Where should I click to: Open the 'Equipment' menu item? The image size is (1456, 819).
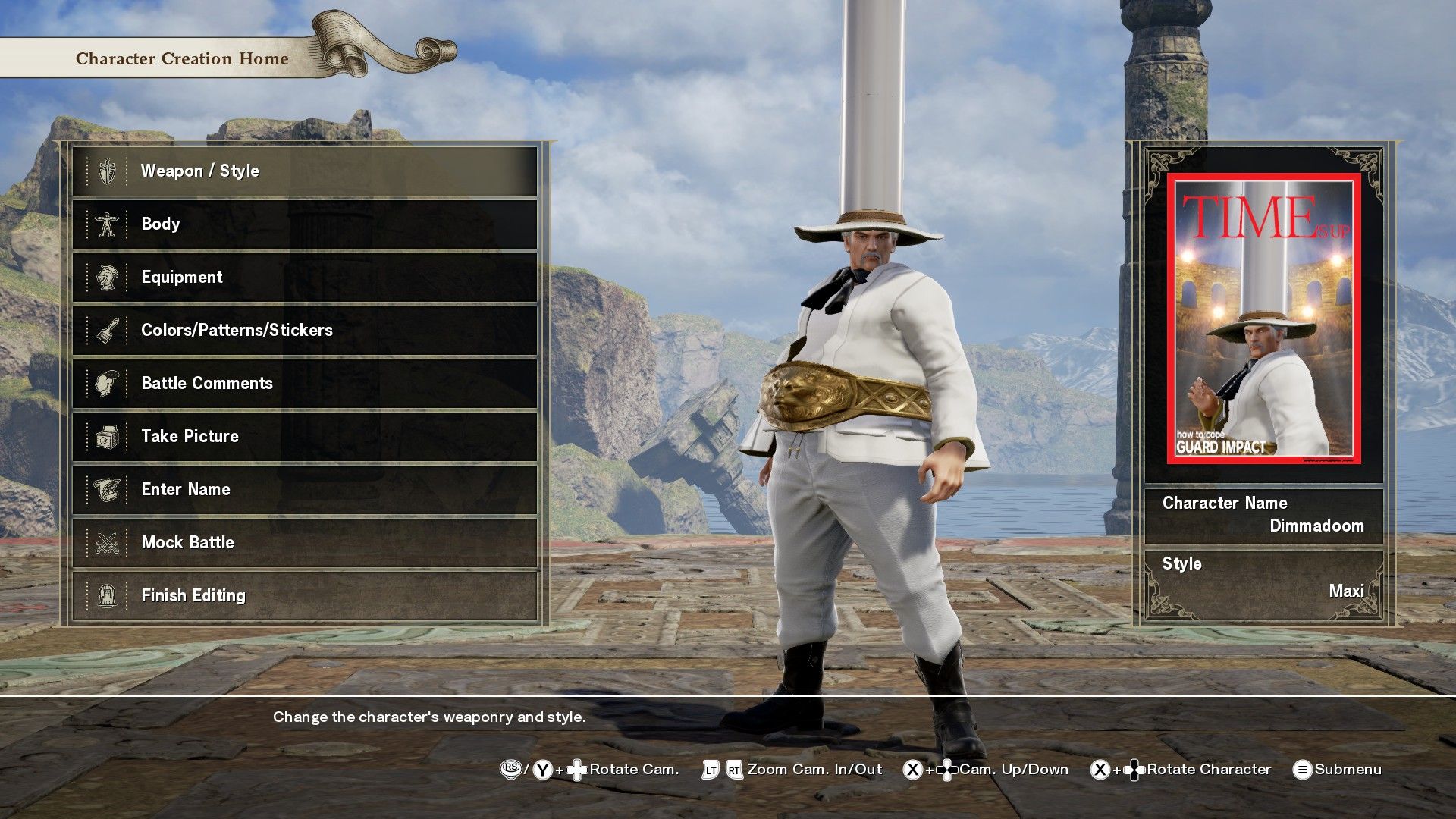tap(181, 277)
